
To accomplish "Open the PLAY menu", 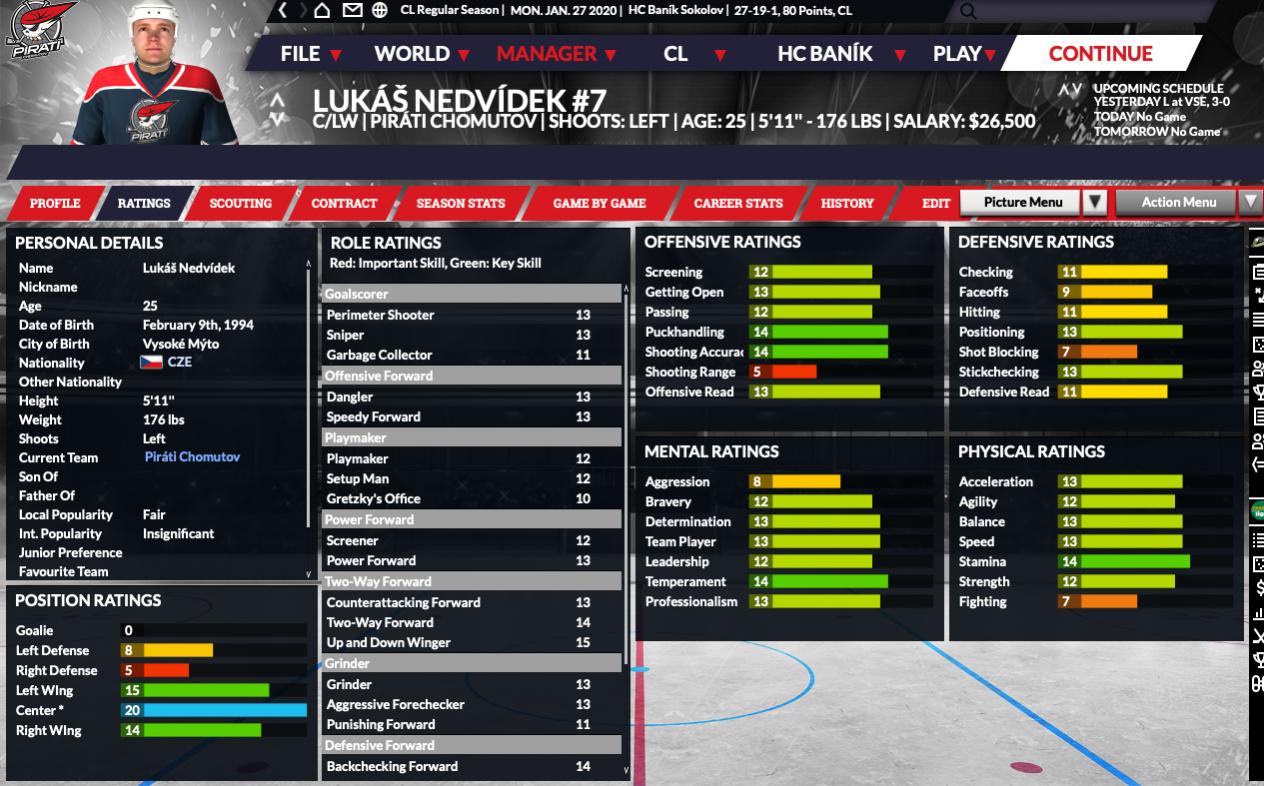I will click(x=964, y=54).
